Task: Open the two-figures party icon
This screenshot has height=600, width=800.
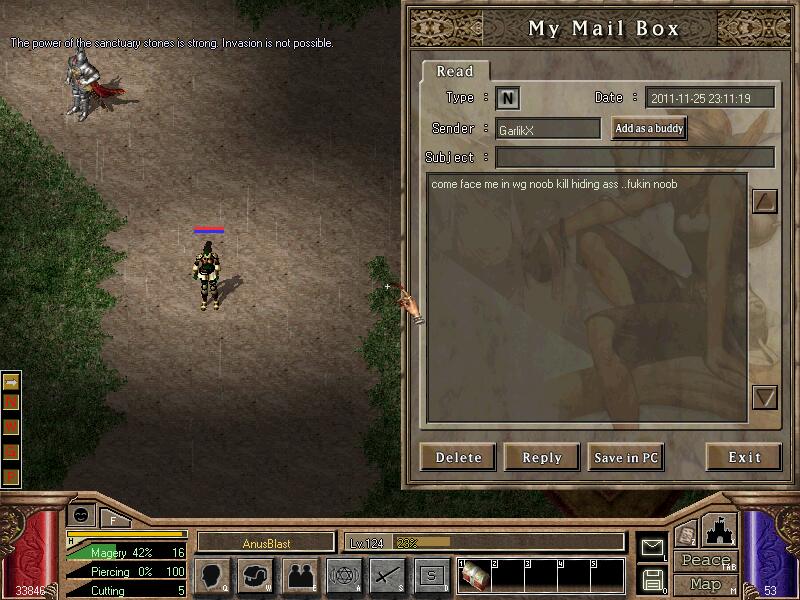Action: pyautogui.click(x=299, y=576)
